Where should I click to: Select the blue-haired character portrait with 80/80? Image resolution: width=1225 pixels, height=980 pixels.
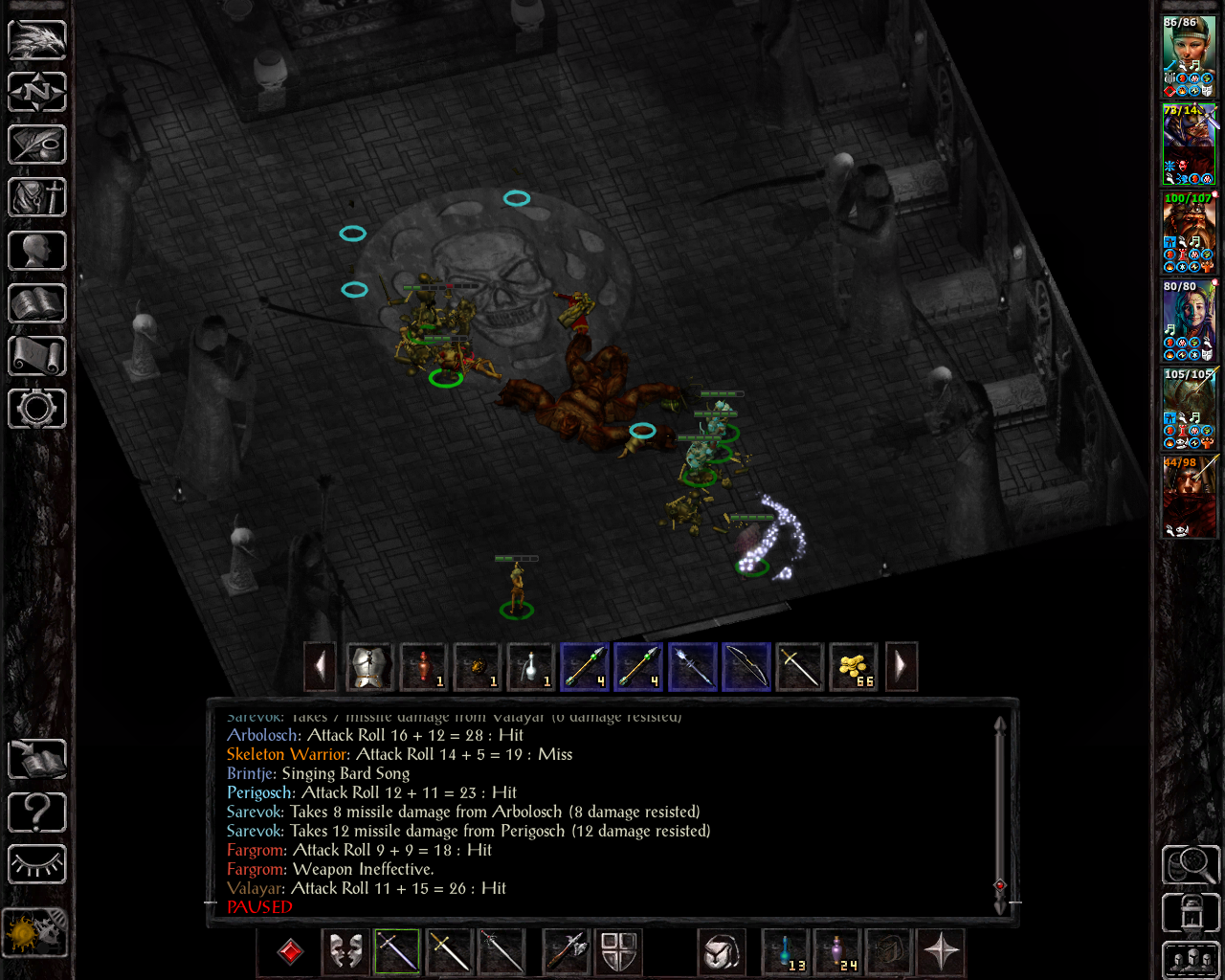coord(1189,321)
